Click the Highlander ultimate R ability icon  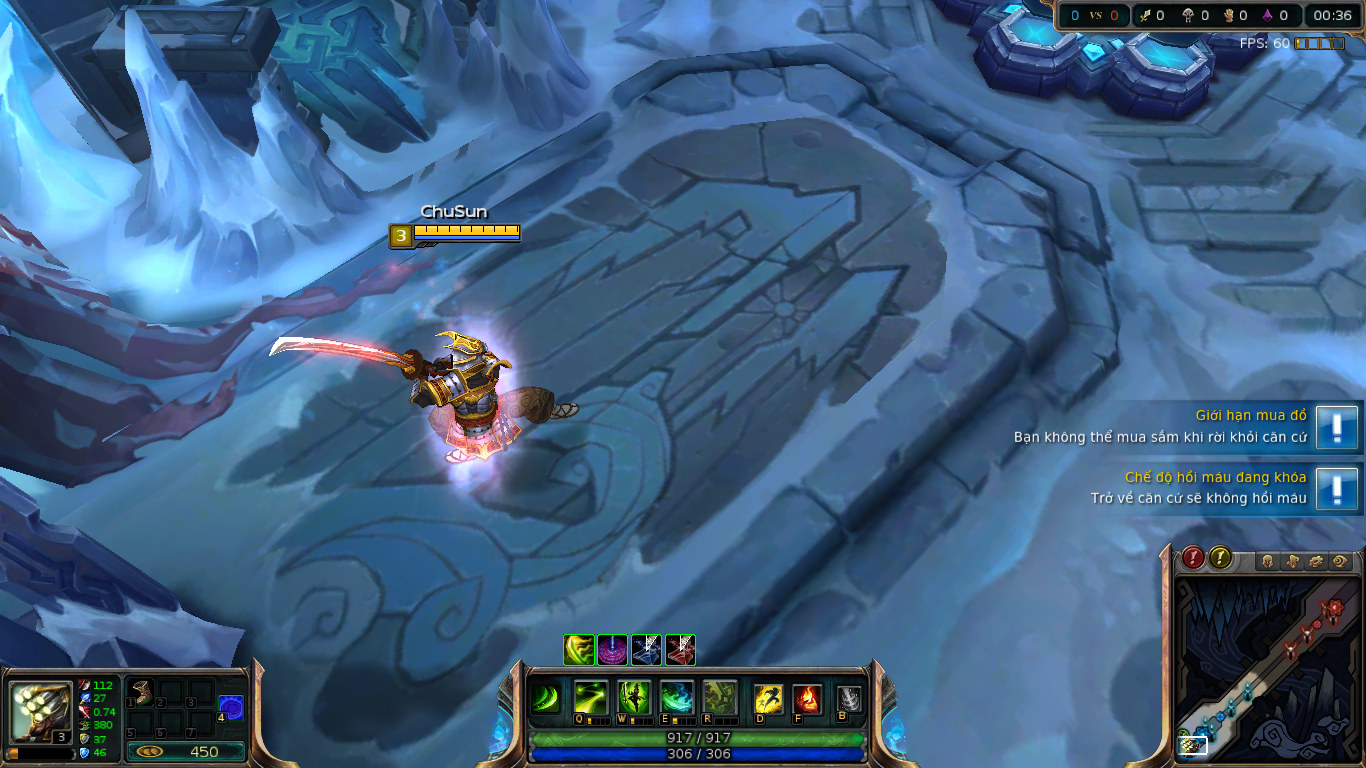point(720,698)
